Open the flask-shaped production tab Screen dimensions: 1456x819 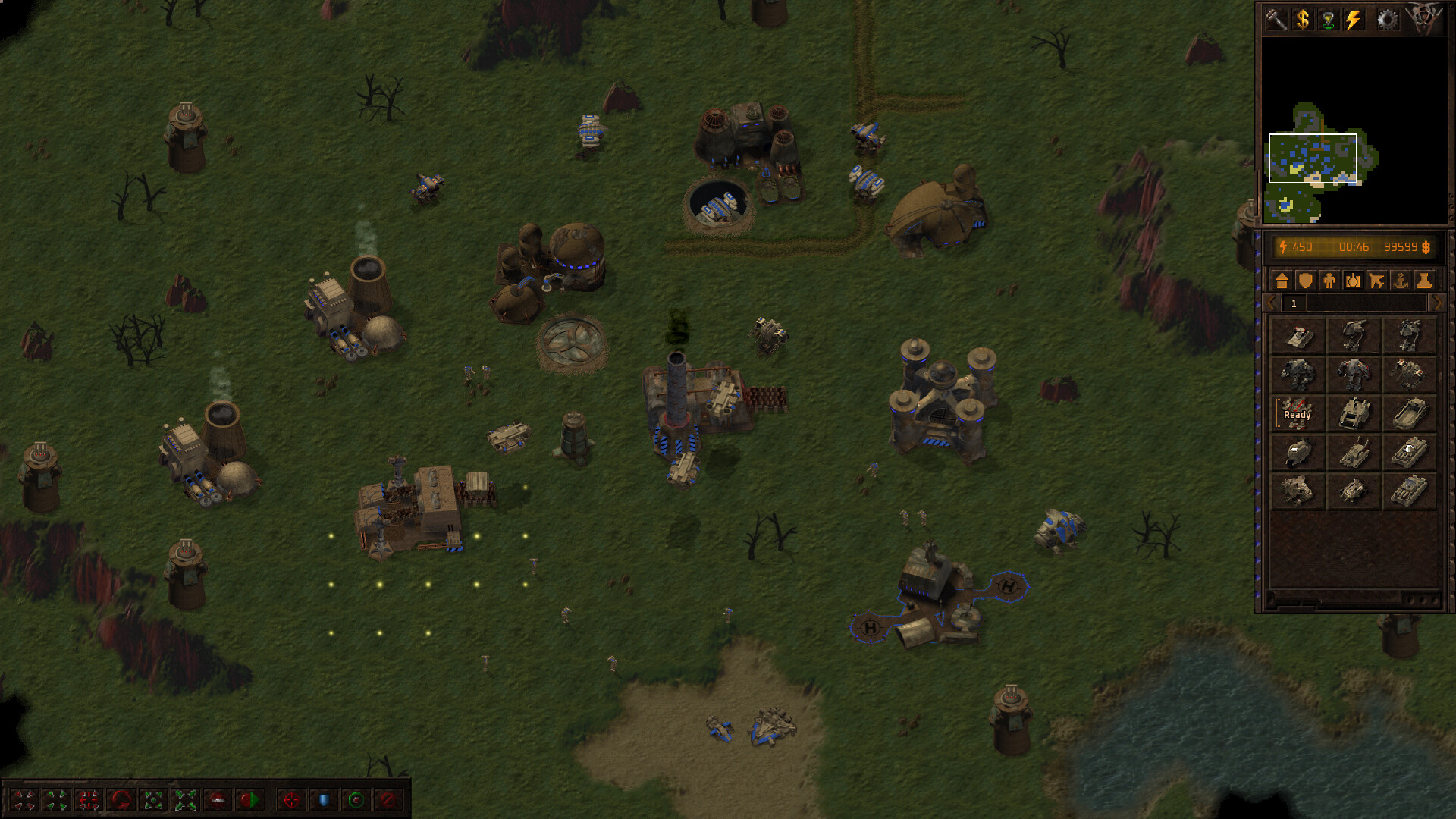coord(1424,281)
